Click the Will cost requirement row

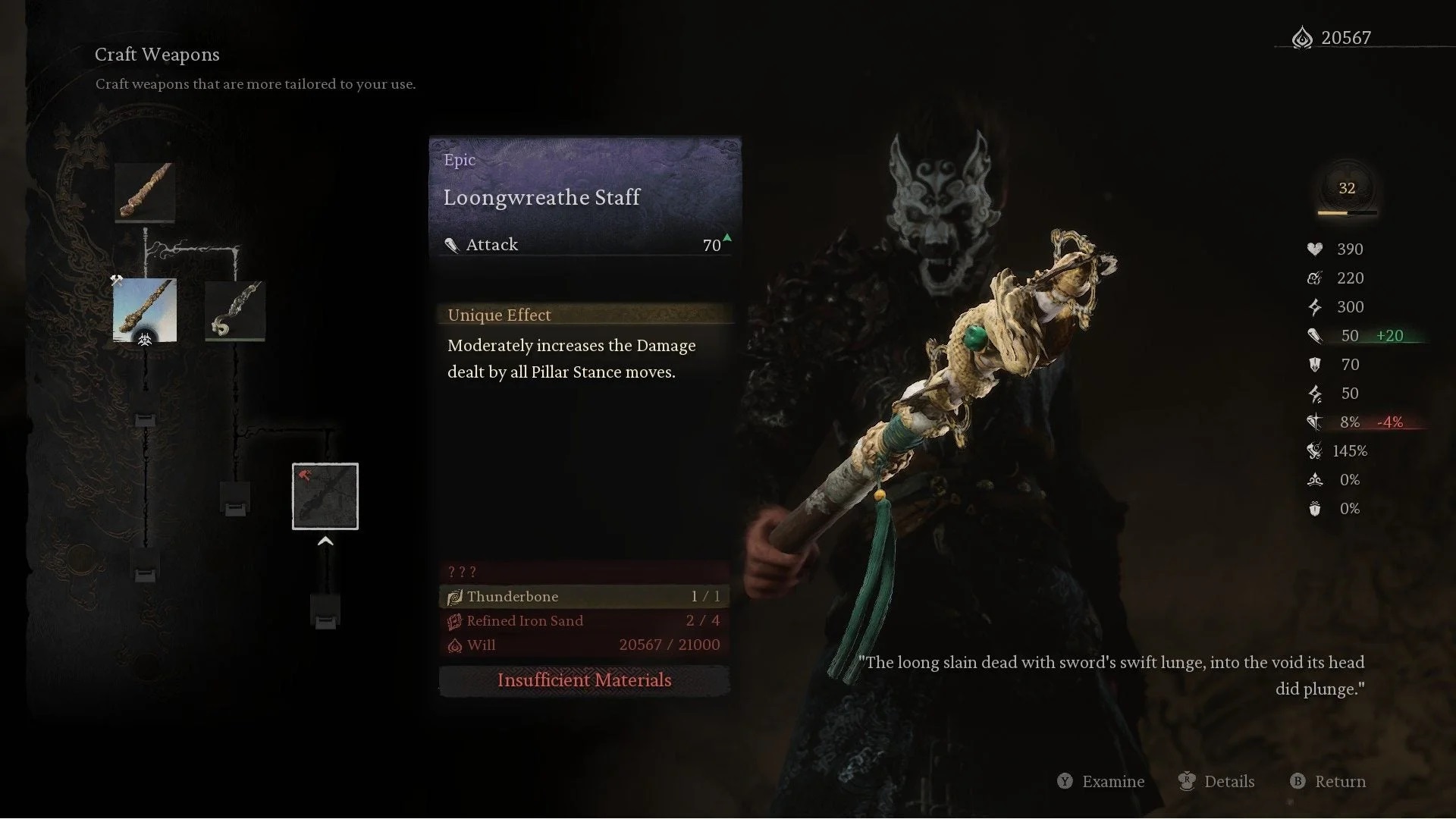[584, 645]
